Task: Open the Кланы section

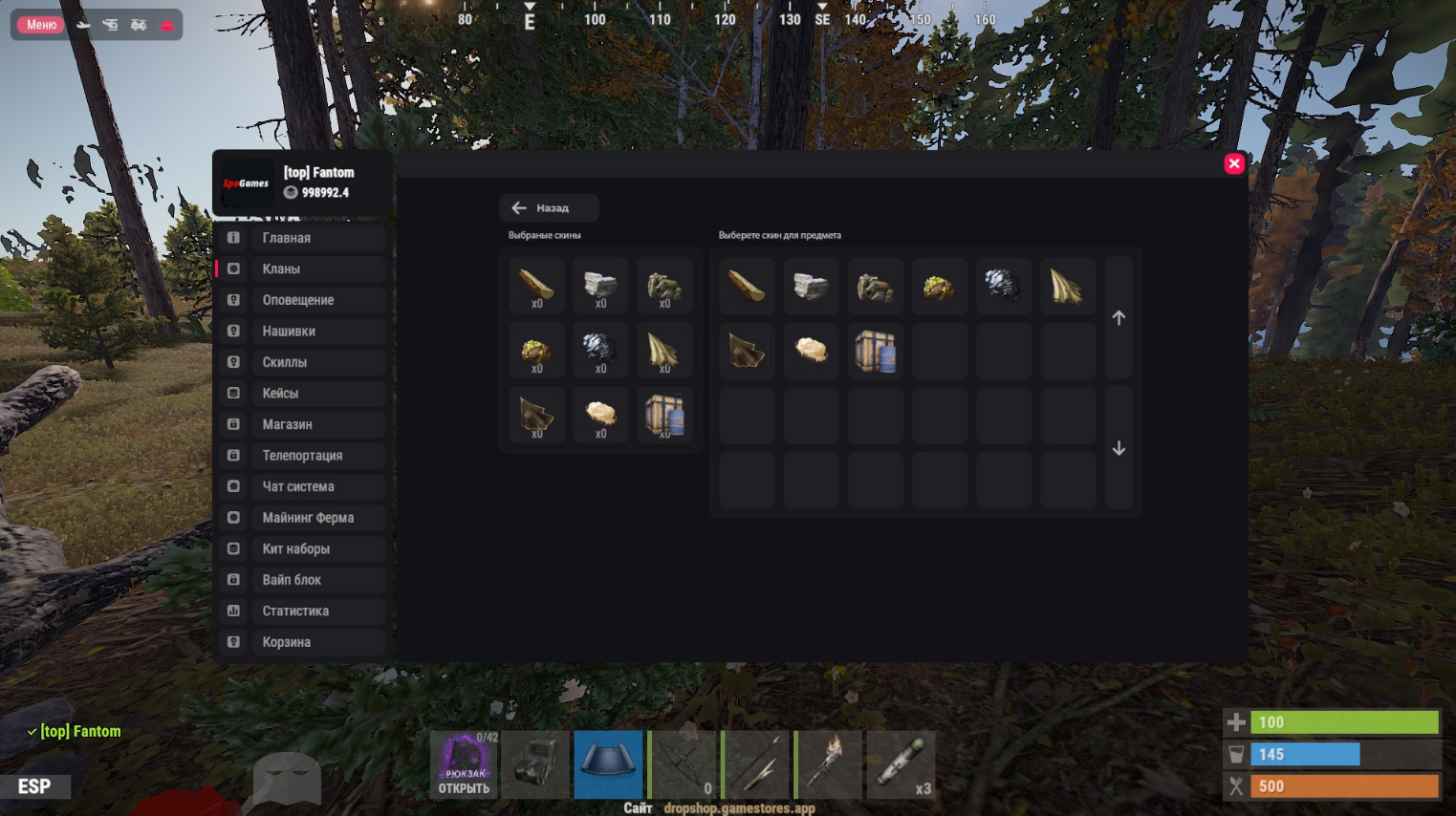Action: 301,269
